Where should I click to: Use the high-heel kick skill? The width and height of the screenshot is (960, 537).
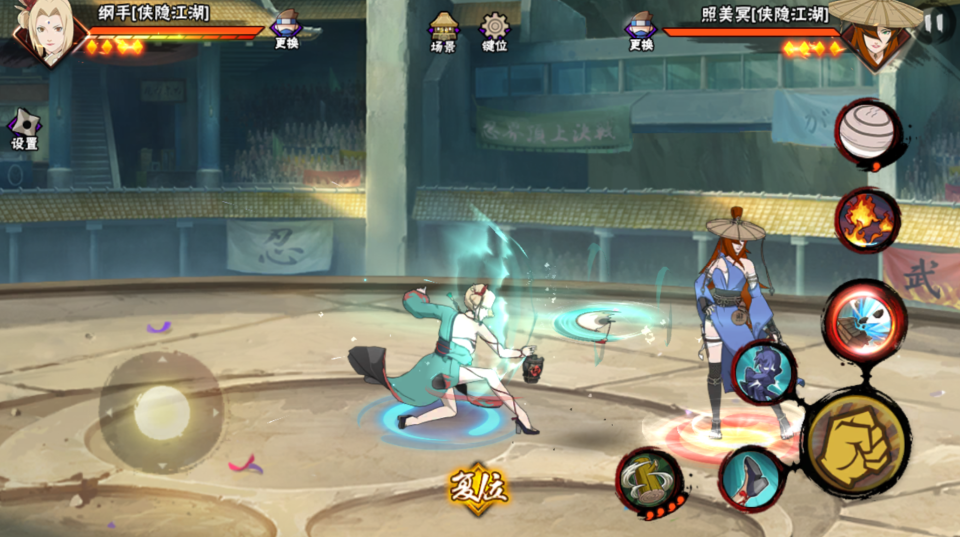752,479
